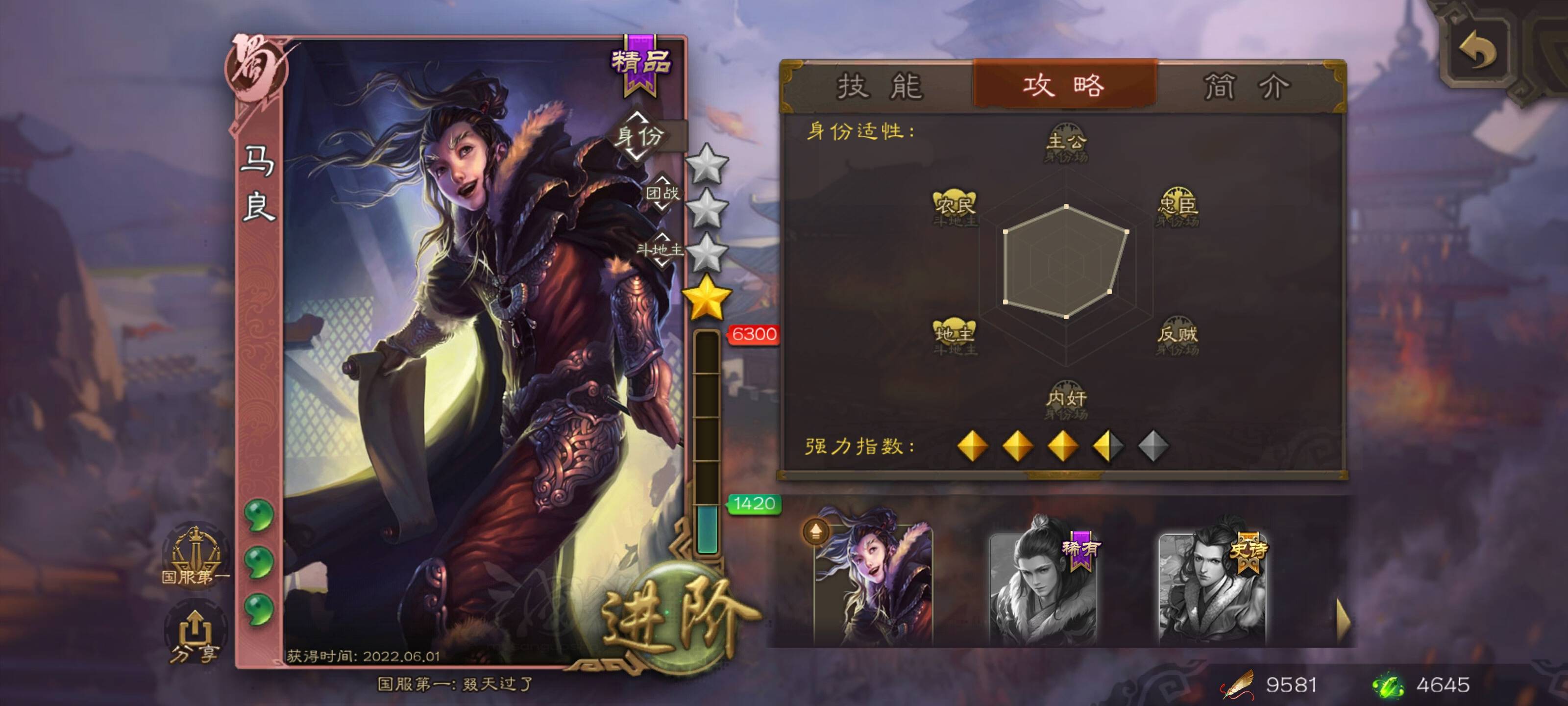Choose the 身份 mode selector
The width and height of the screenshot is (1568, 706).
[x=639, y=136]
